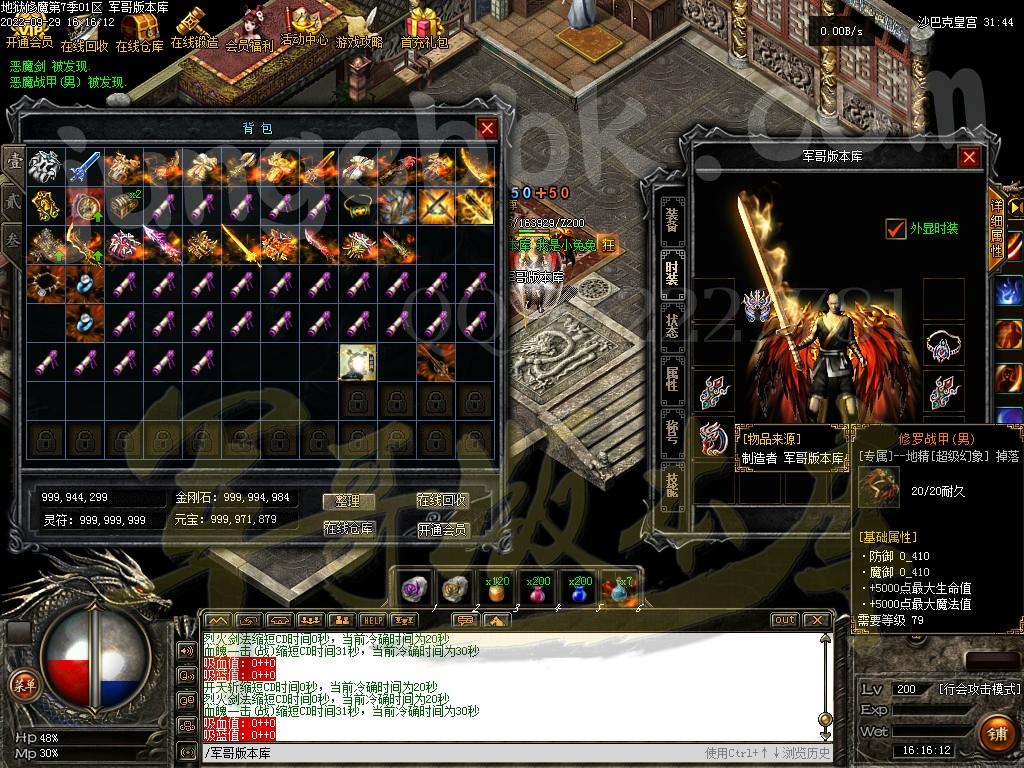Open the 开通会员 VIP icon at top
Screen dimensions: 1024x768
[29, 30]
